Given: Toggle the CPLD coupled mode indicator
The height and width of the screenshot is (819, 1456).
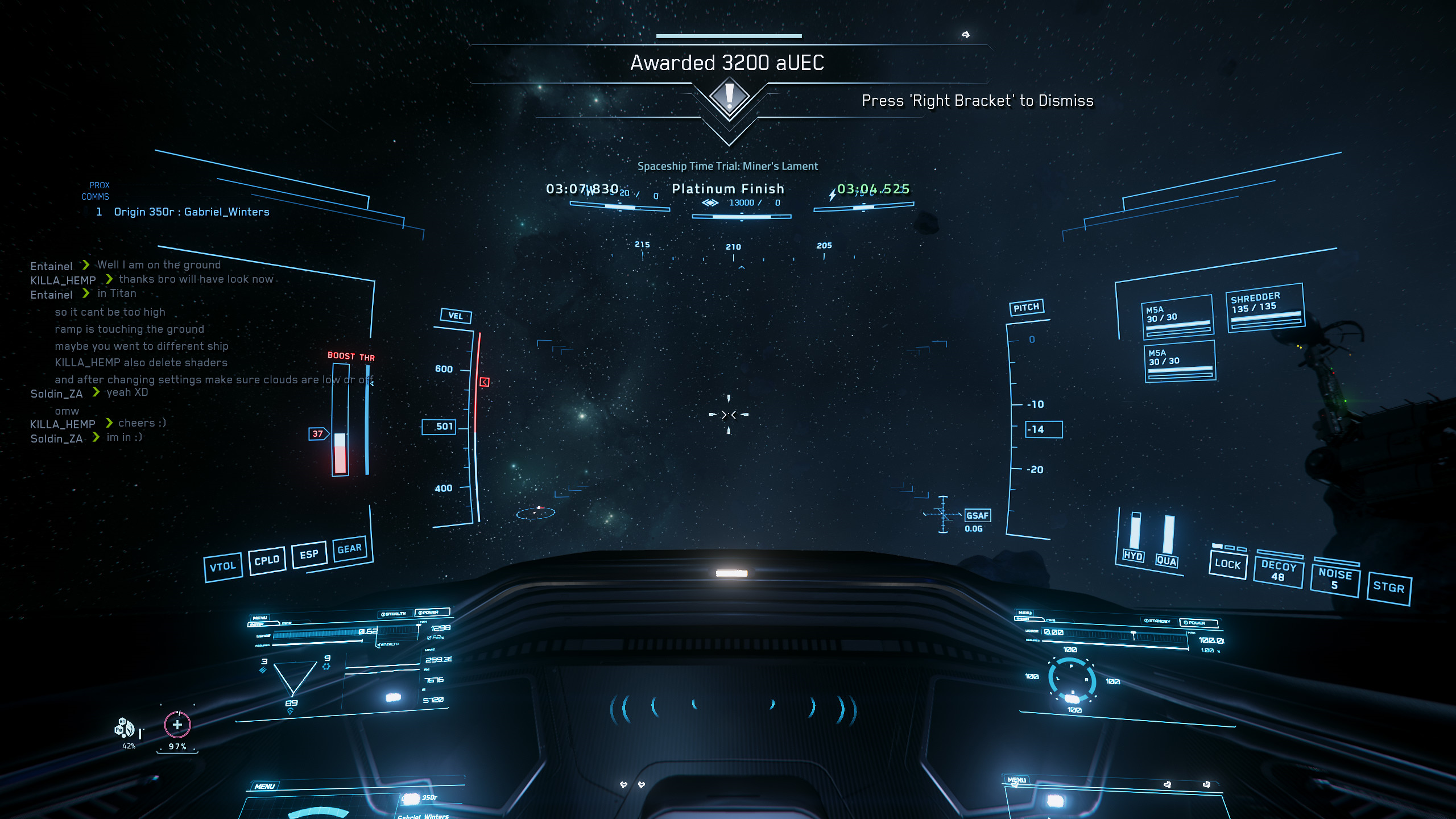Looking at the screenshot, I should pos(267,561).
